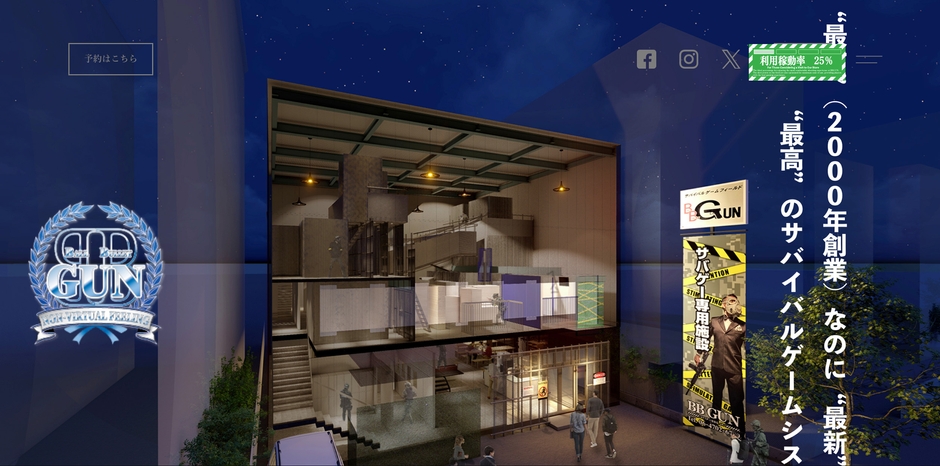Open the X social media link
Screen dimensions: 940x466
731,59
